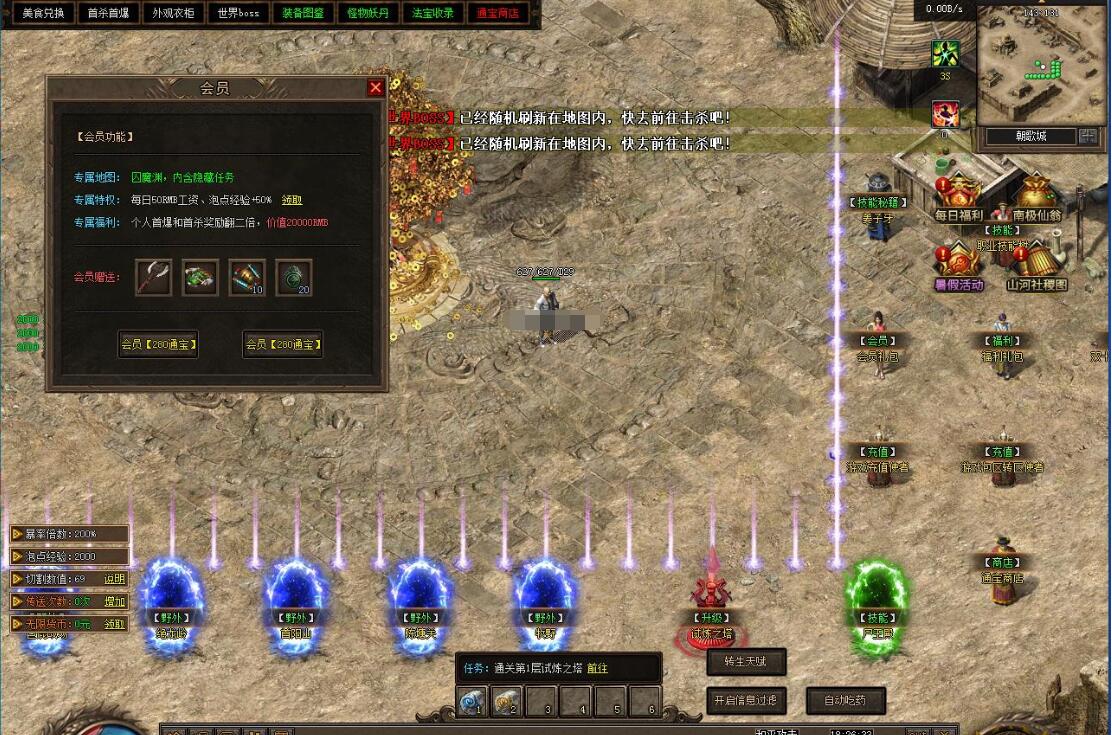
Task: Open the 法宝收录 menu
Action: [x=433, y=13]
